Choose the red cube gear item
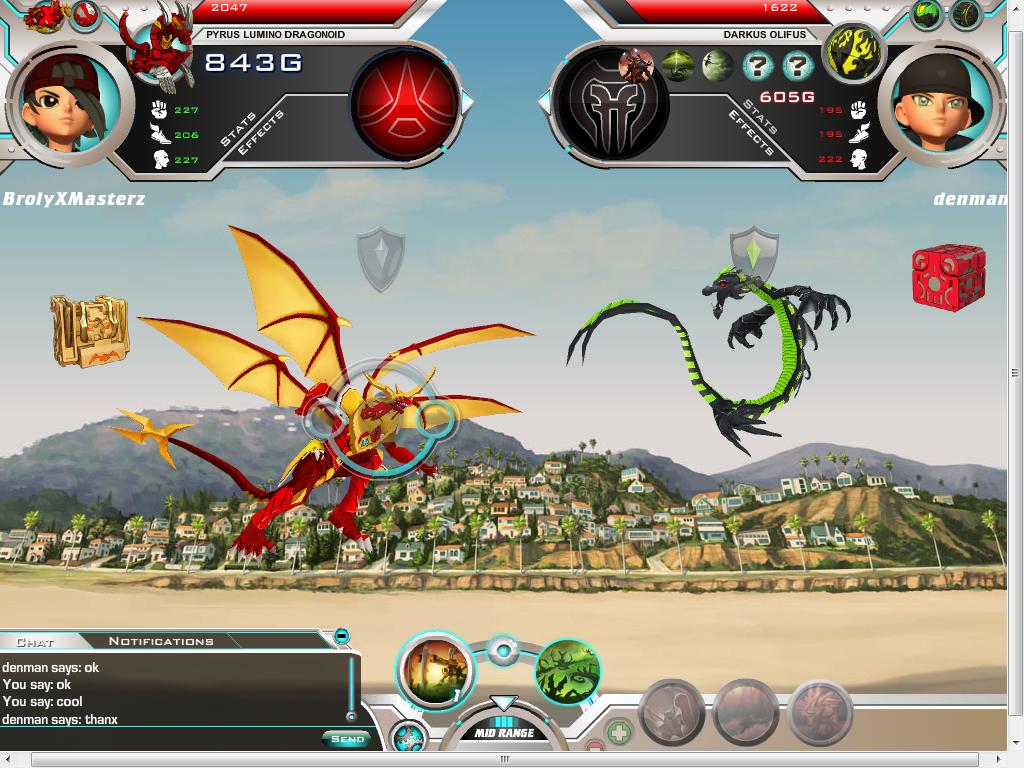 [948, 276]
